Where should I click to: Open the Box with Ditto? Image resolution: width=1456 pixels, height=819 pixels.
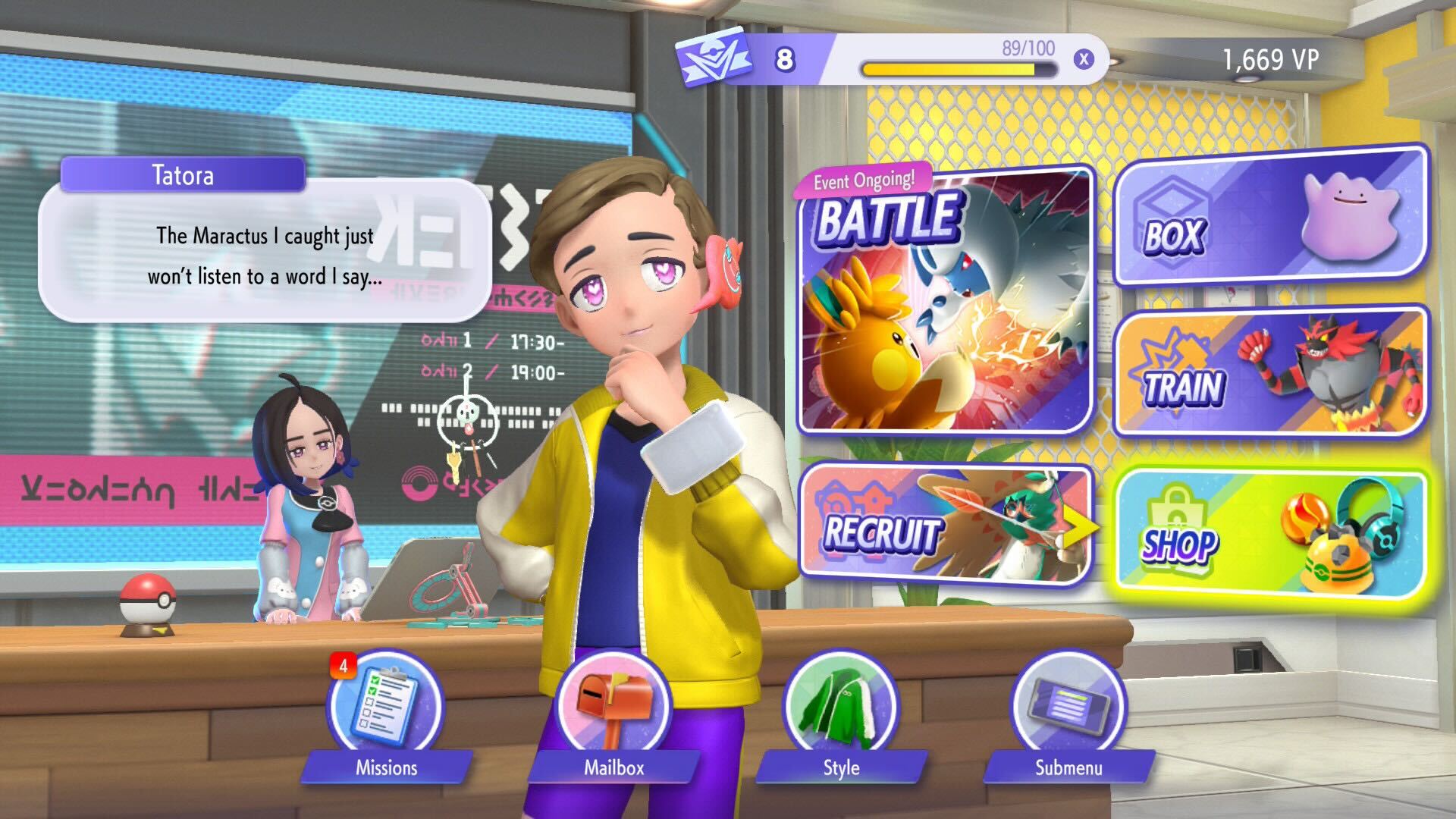(x=1269, y=218)
